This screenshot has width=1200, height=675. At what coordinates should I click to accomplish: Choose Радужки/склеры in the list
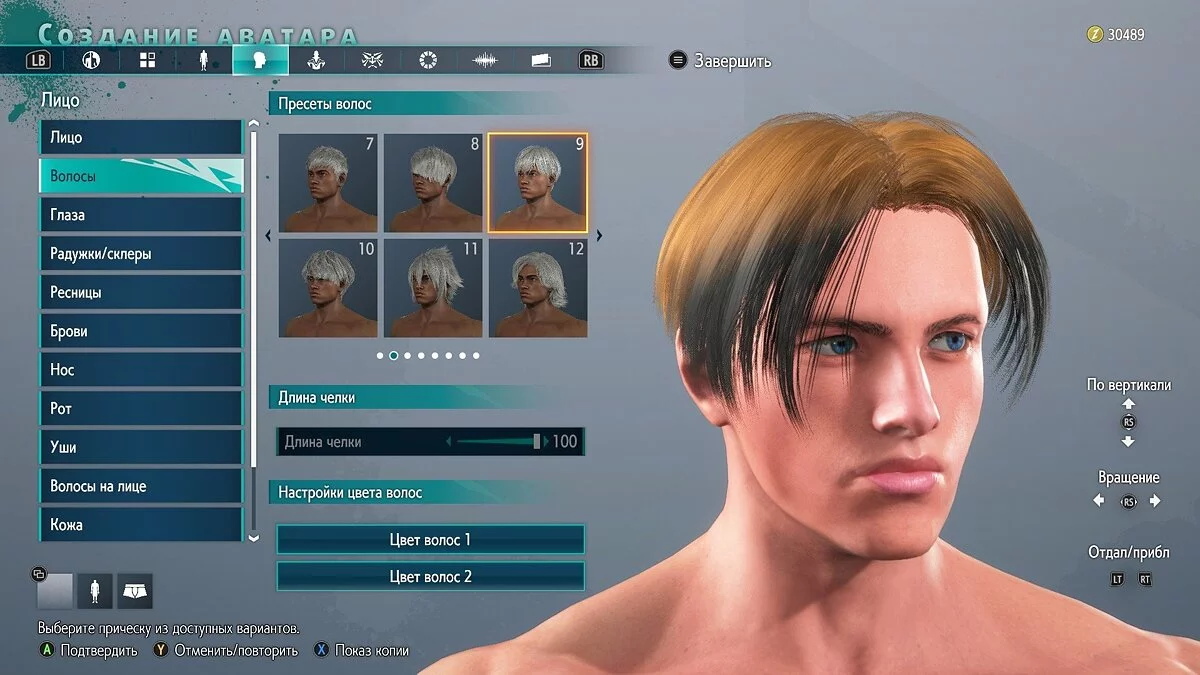tap(140, 254)
